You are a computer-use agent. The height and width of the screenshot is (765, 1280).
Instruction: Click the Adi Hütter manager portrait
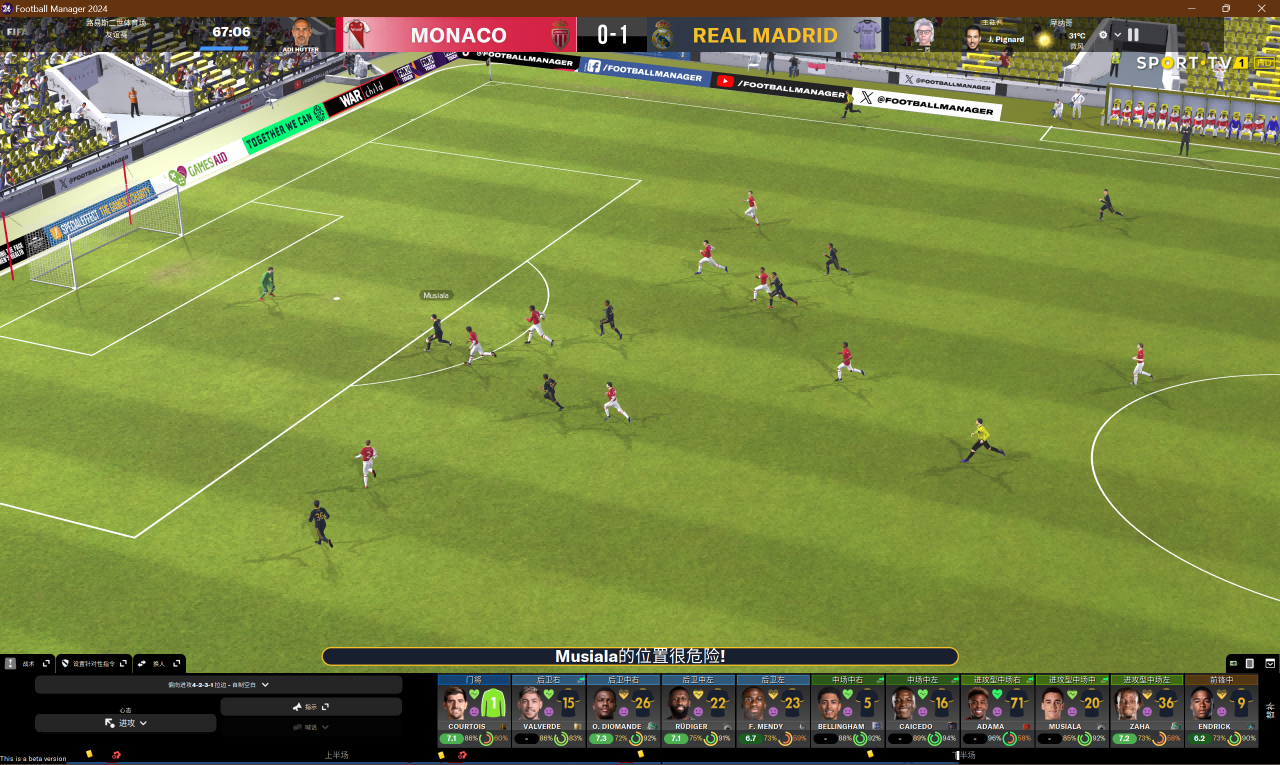301,33
